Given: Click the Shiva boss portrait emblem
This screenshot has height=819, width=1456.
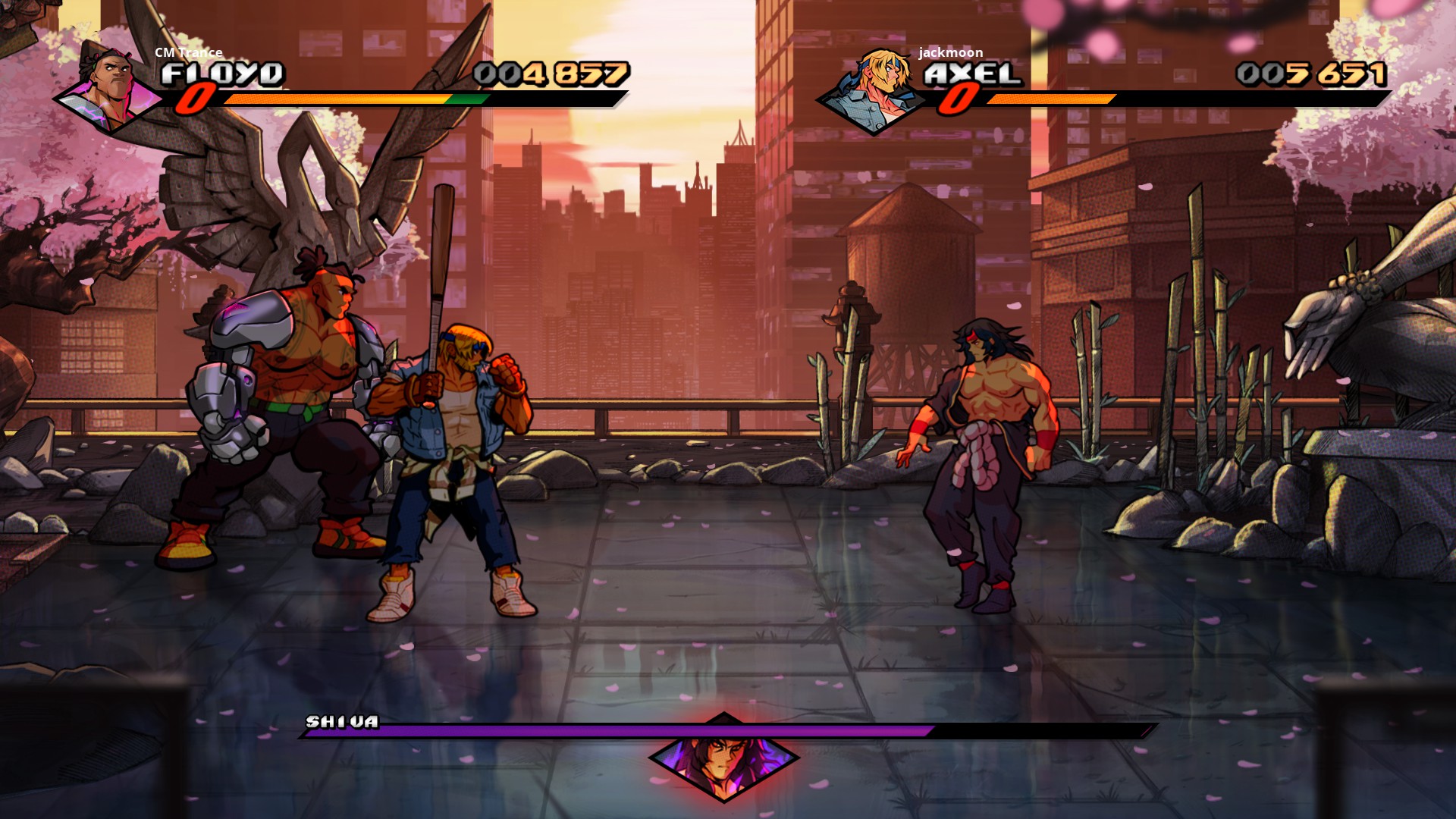Looking at the screenshot, I should tap(724, 757).
